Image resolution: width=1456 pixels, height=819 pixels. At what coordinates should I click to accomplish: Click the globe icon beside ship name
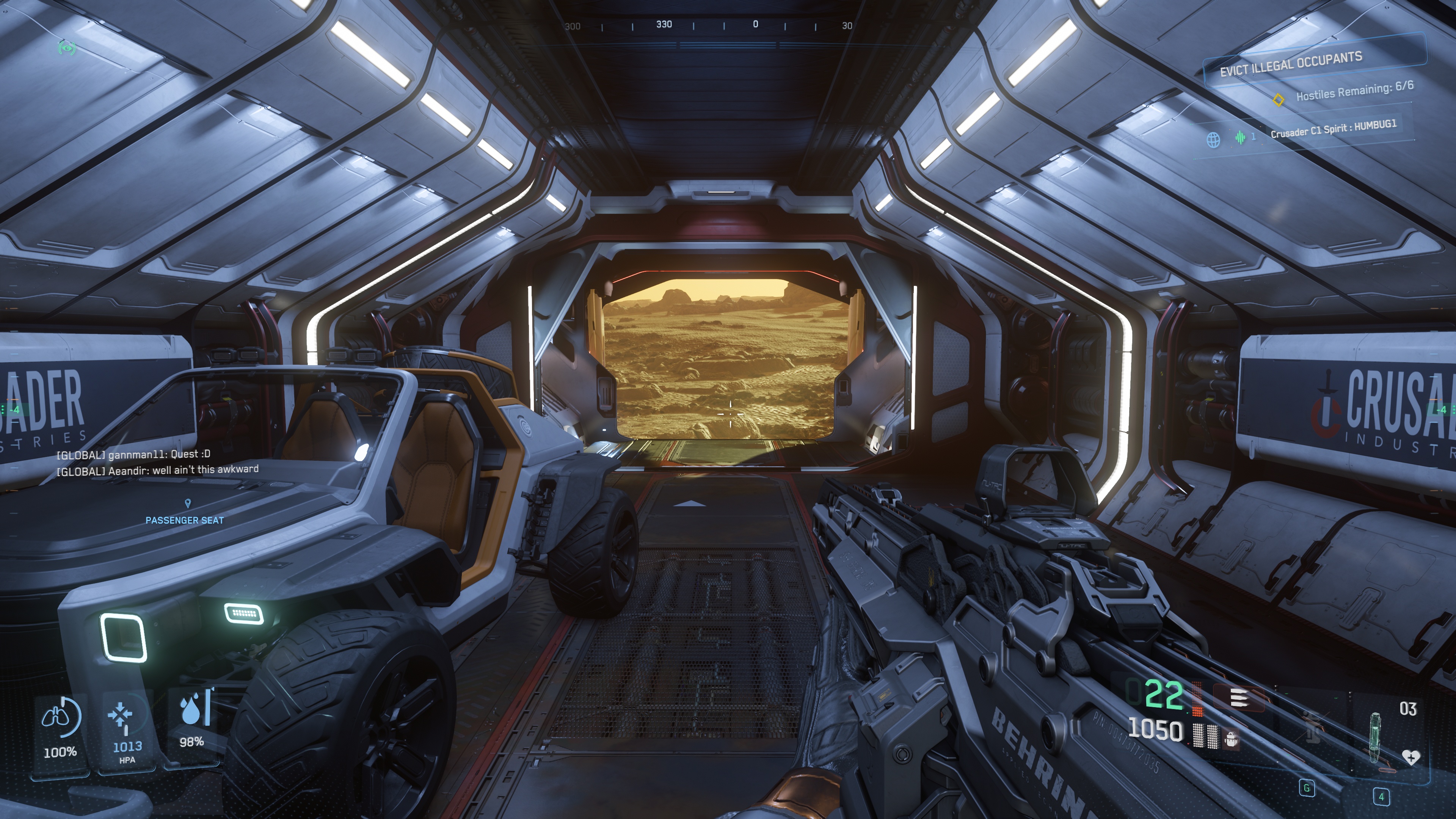point(1213,139)
